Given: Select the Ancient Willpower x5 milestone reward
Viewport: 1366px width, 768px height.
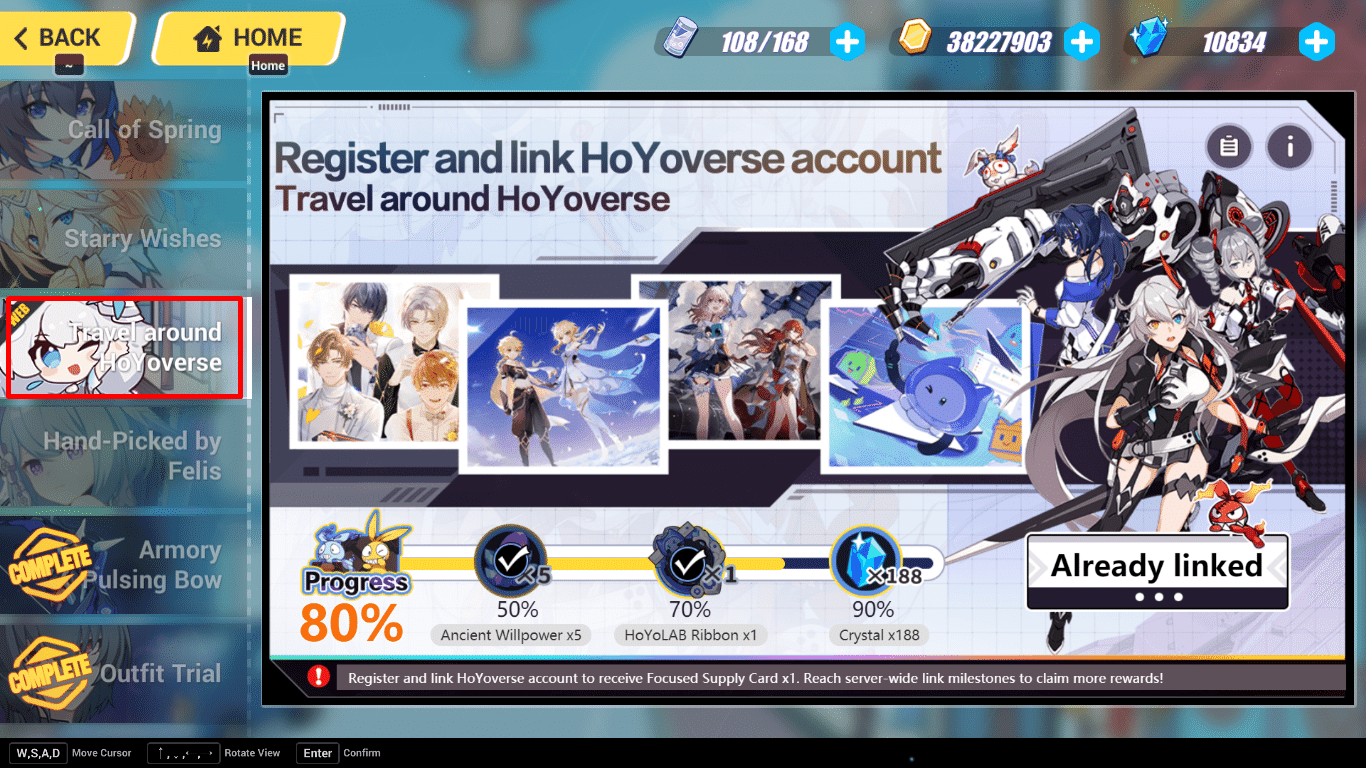Looking at the screenshot, I should tap(510, 561).
